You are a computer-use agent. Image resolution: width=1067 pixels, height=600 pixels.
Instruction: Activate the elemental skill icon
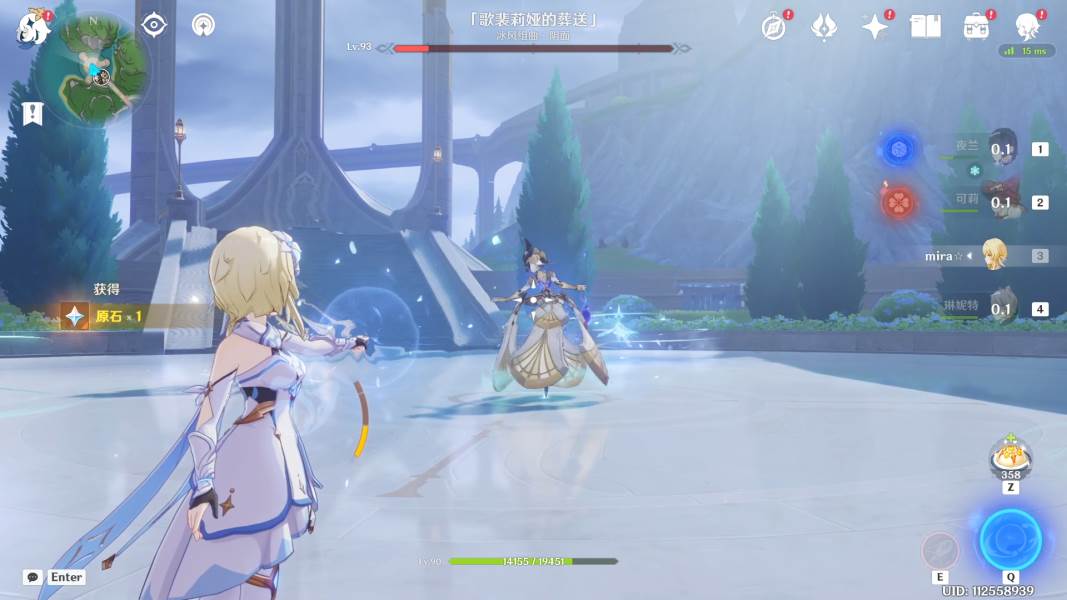click(x=940, y=550)
